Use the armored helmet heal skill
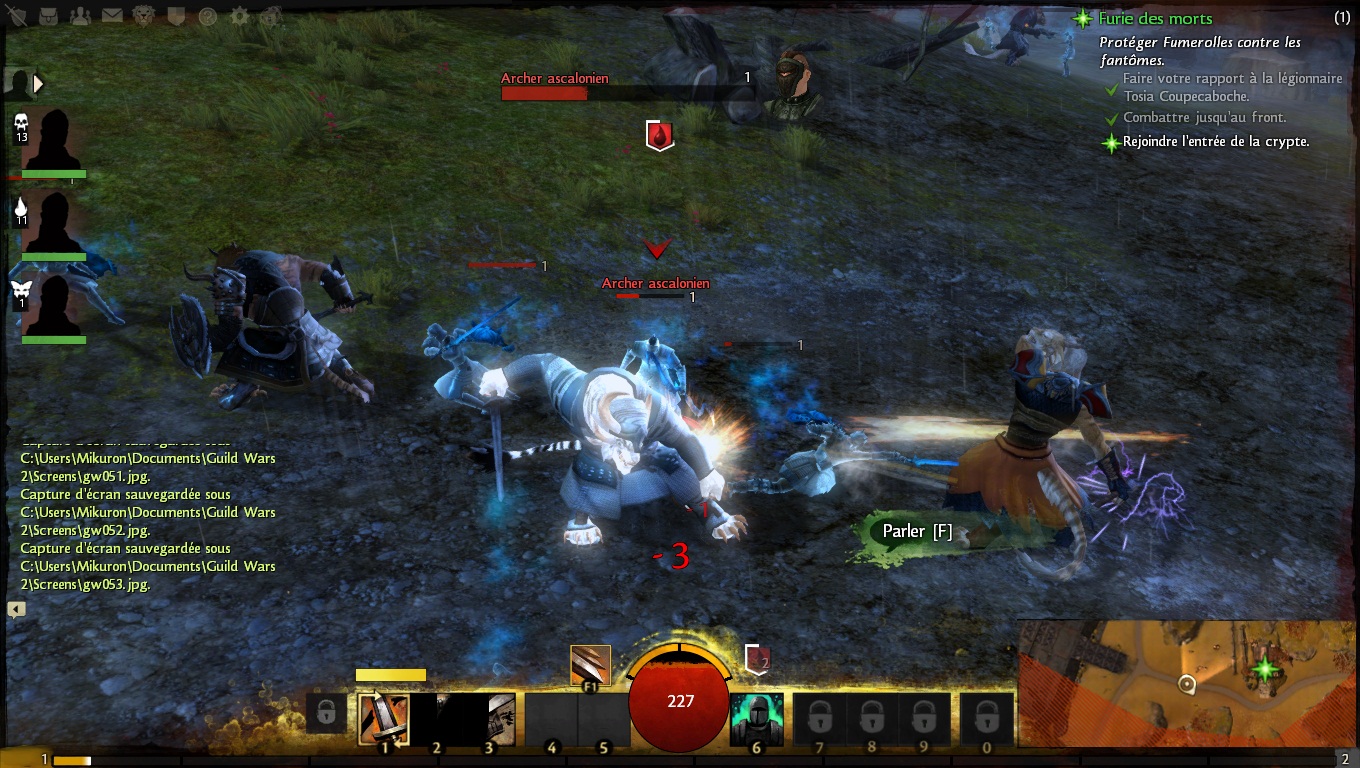Screen dimensions: 1360x768 click(756, 719)
